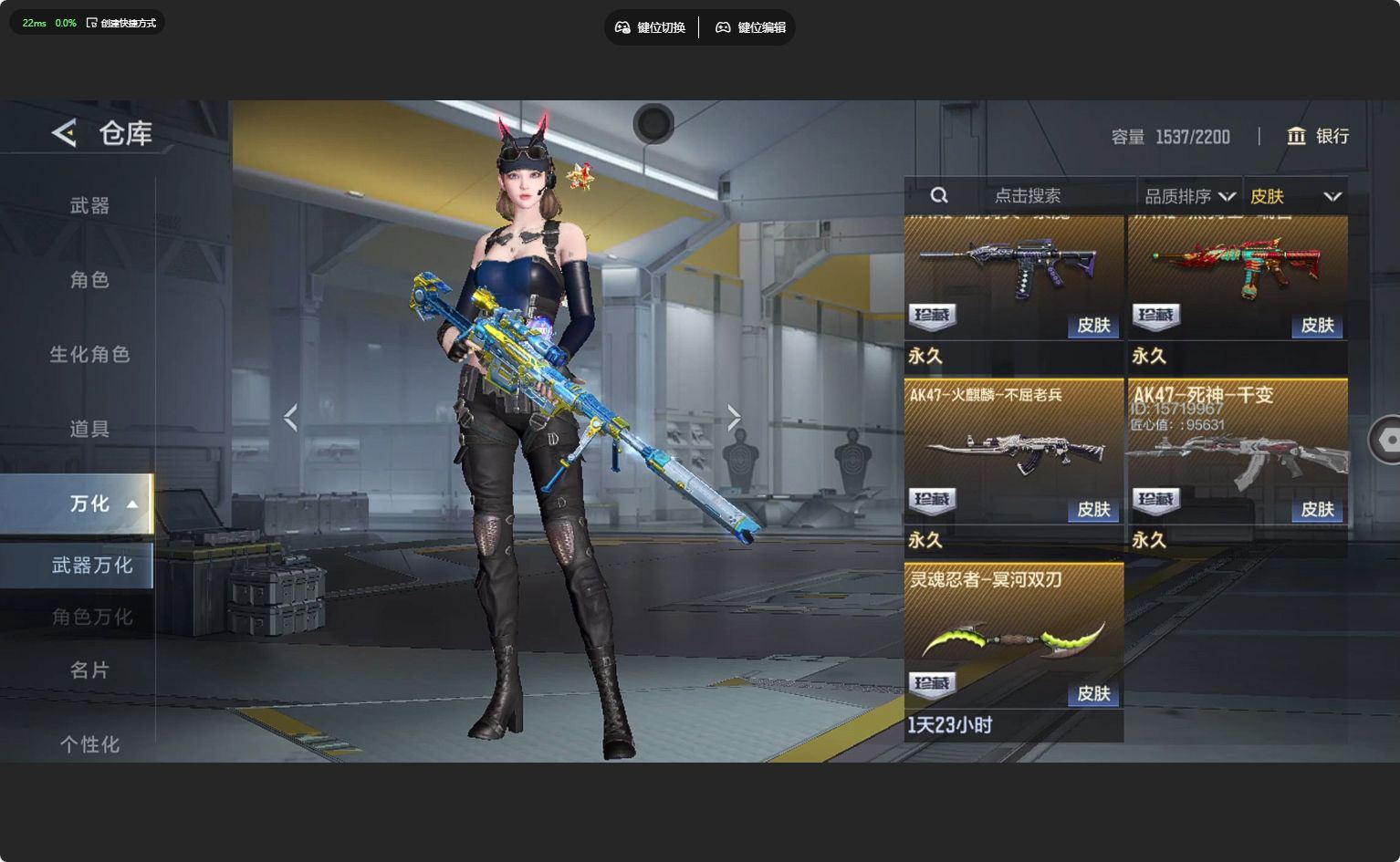Open 键位编辑 key mapping editor
The height and width of the screenshot is (862, 1400).
tap(750, 27)
